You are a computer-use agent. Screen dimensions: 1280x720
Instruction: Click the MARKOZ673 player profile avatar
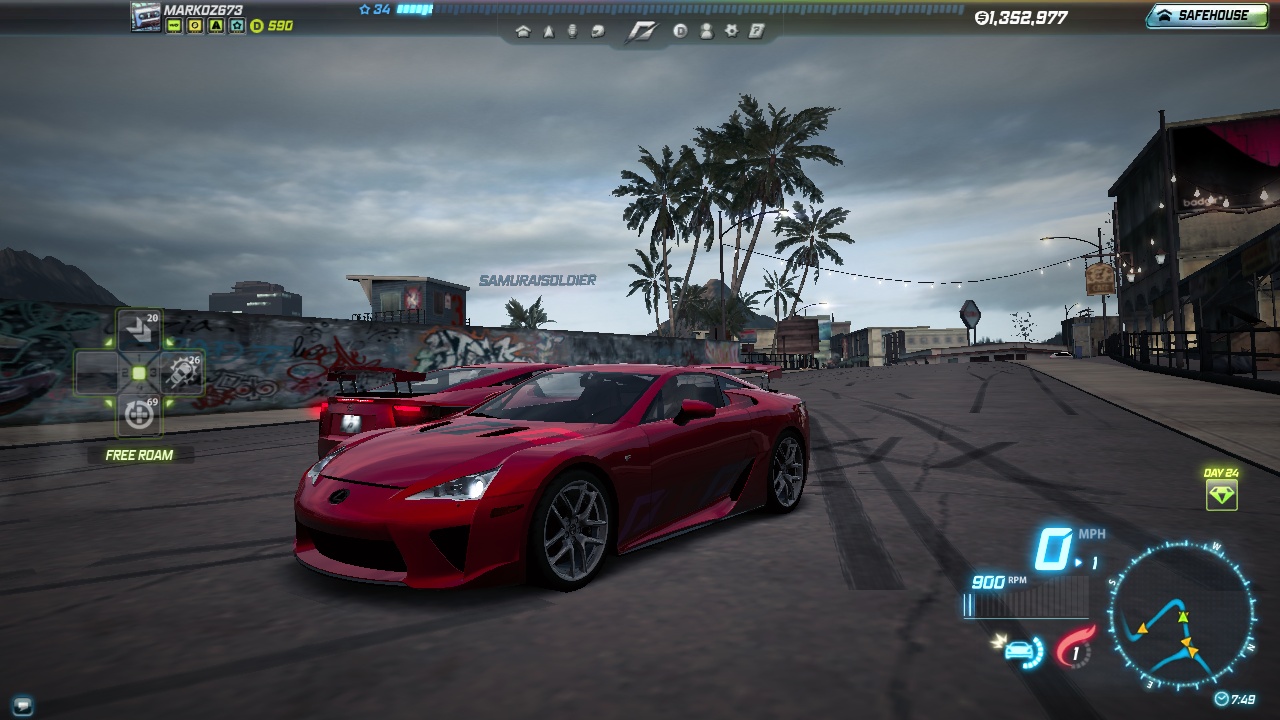pos(146,17)
